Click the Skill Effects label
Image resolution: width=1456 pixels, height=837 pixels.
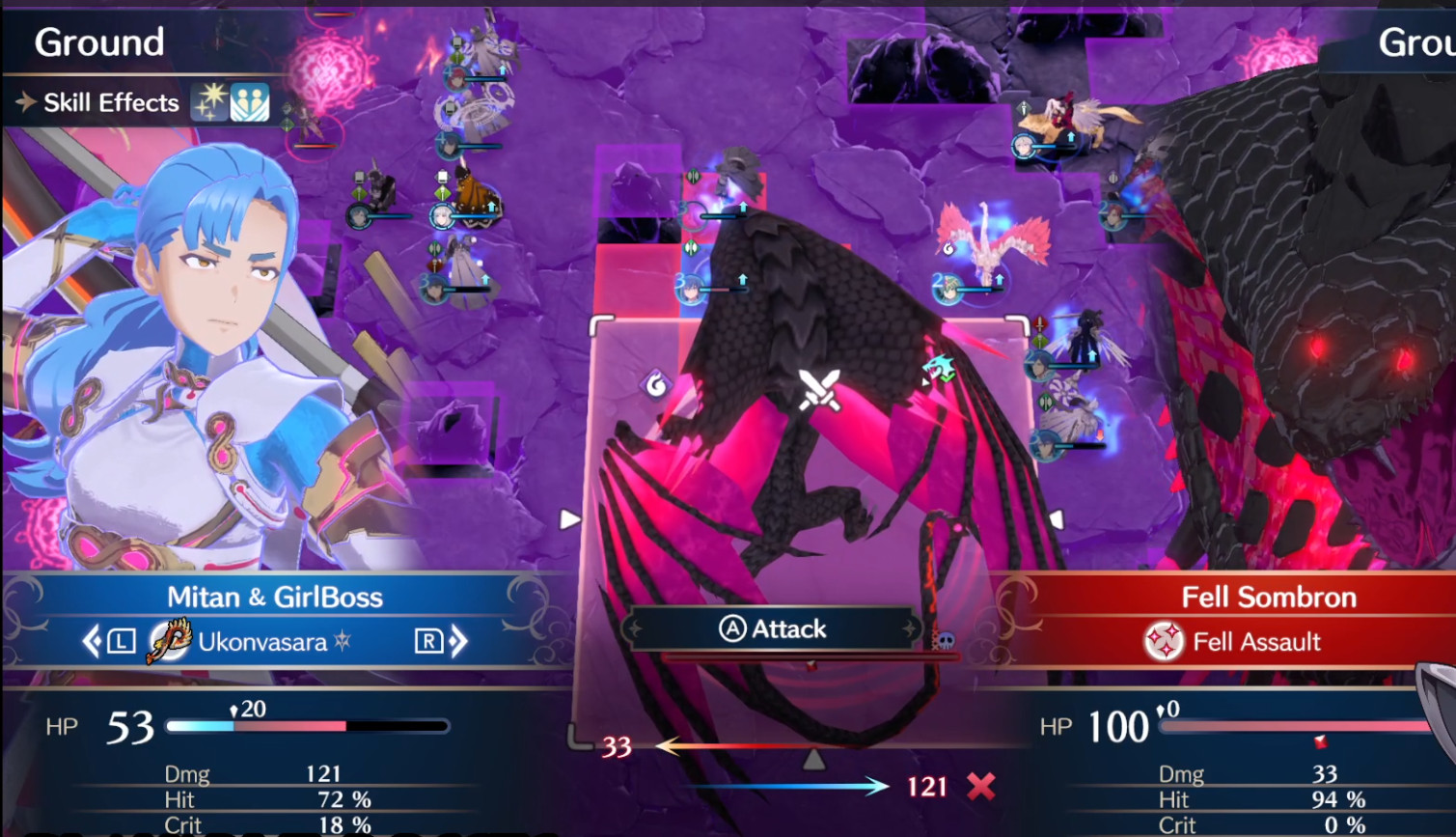112,102
